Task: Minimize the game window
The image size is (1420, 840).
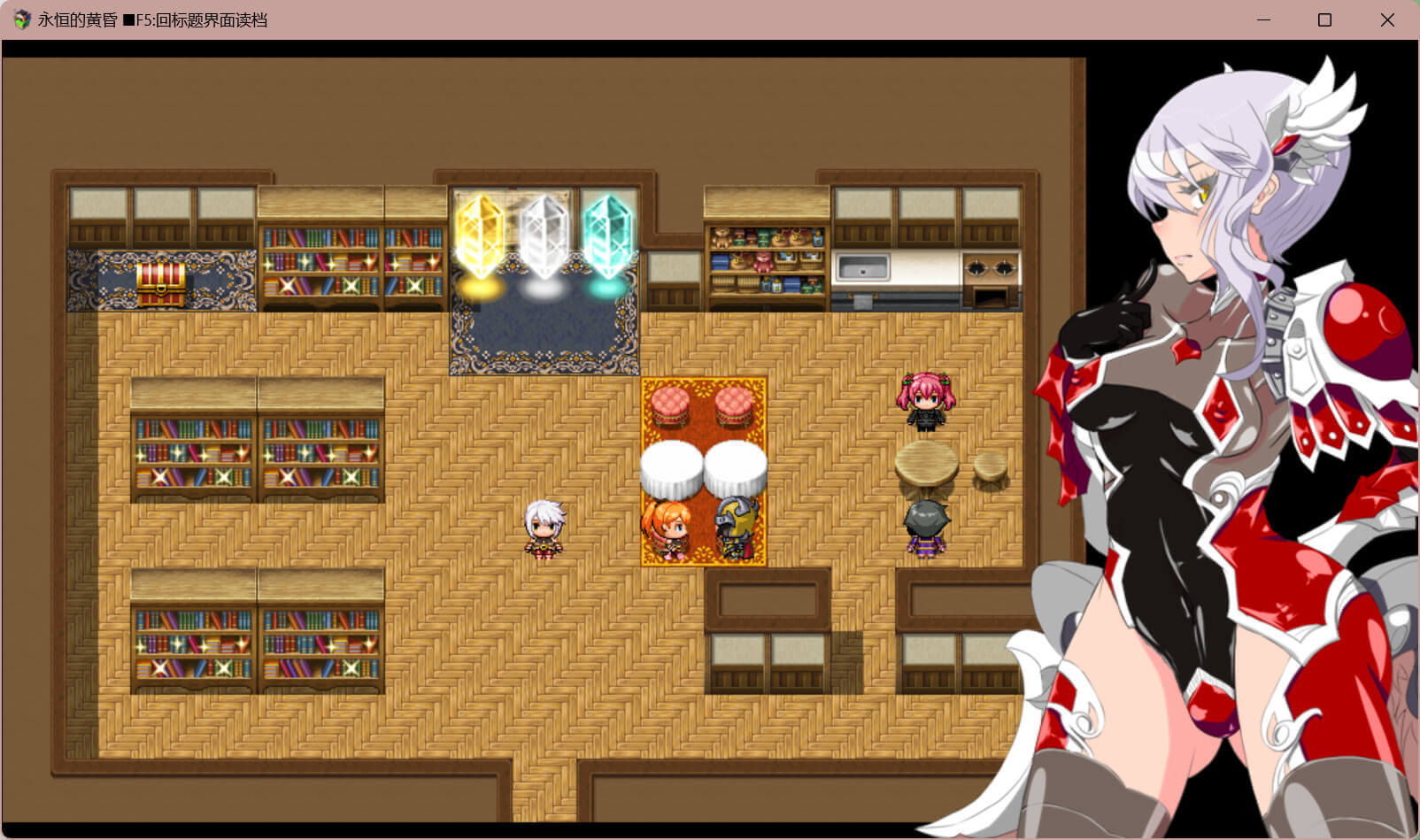Action: [x=1263, y=19]
